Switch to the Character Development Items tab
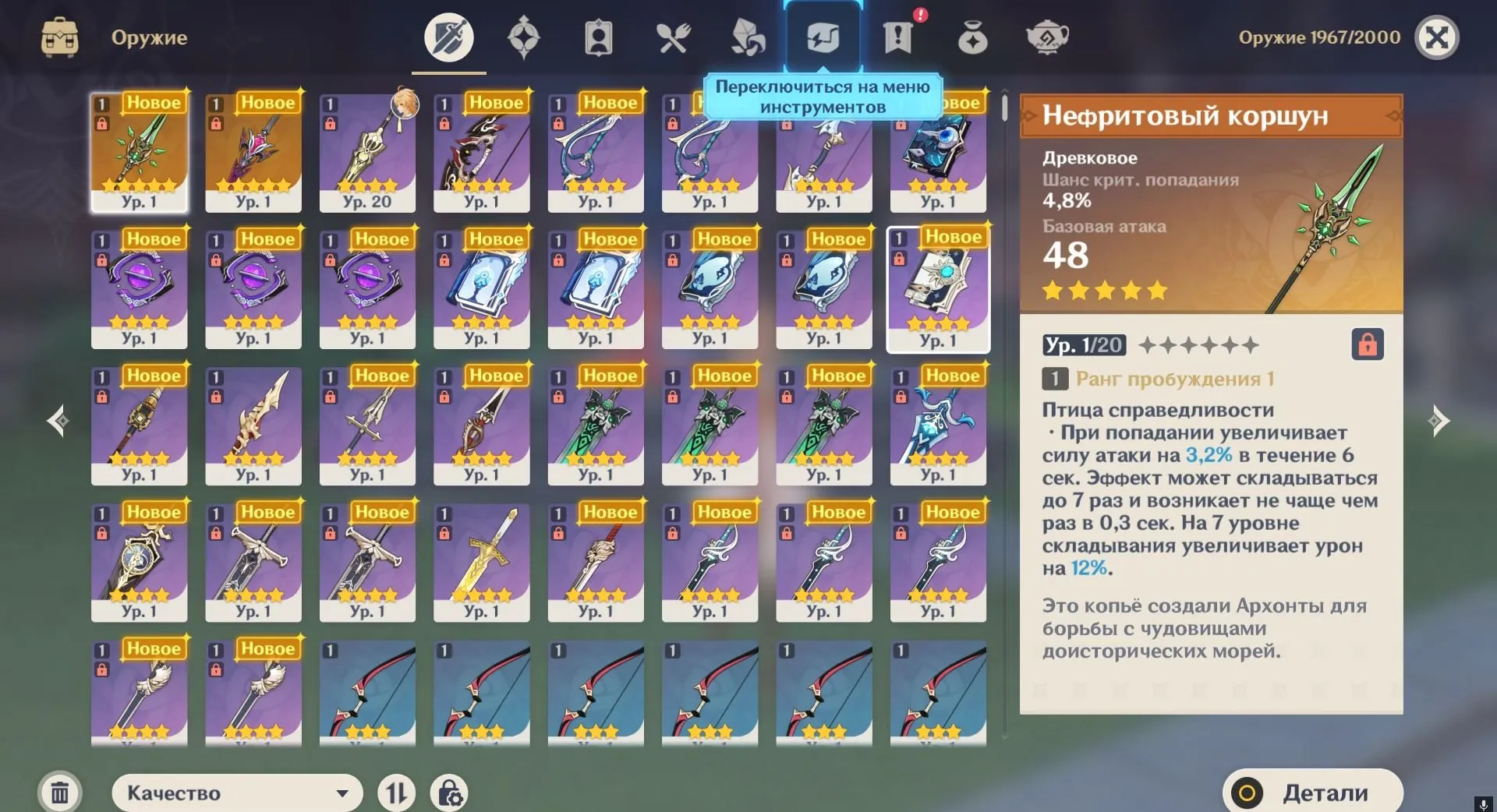 tap(598, 35)
